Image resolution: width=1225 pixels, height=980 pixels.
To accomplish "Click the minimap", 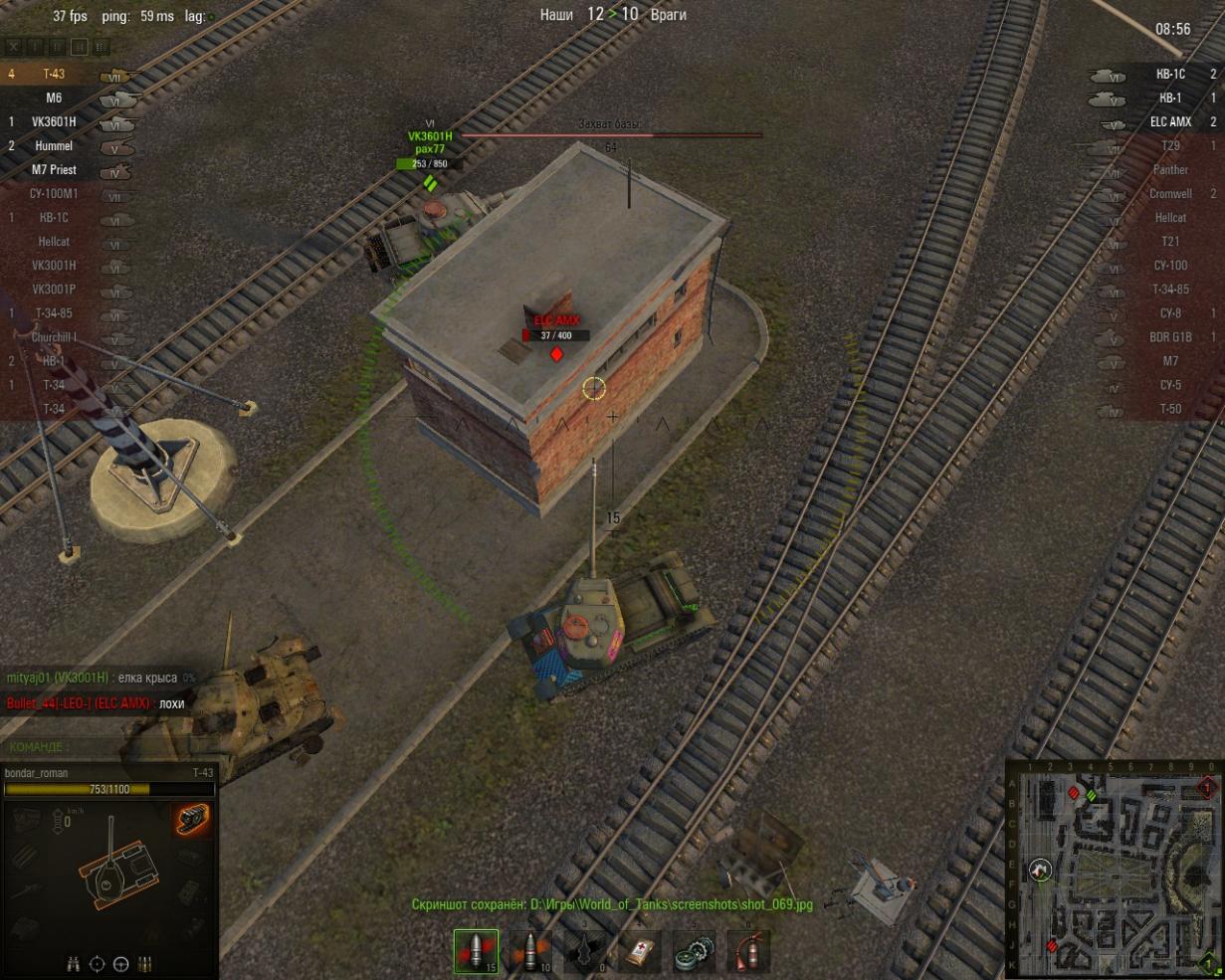I will click(x=1112, y=869).
